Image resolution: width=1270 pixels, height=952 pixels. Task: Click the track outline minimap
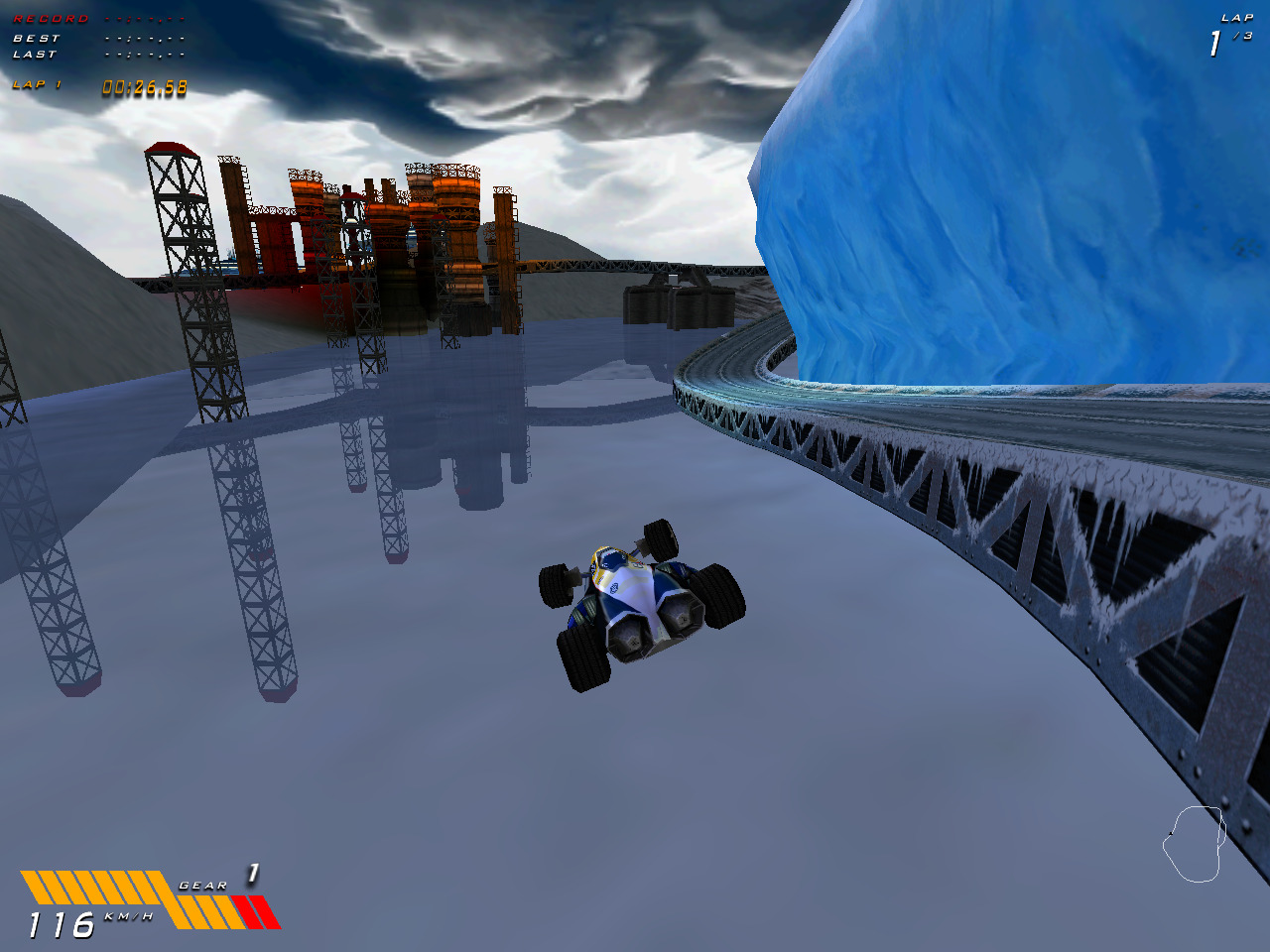(x=1194, y=844)
